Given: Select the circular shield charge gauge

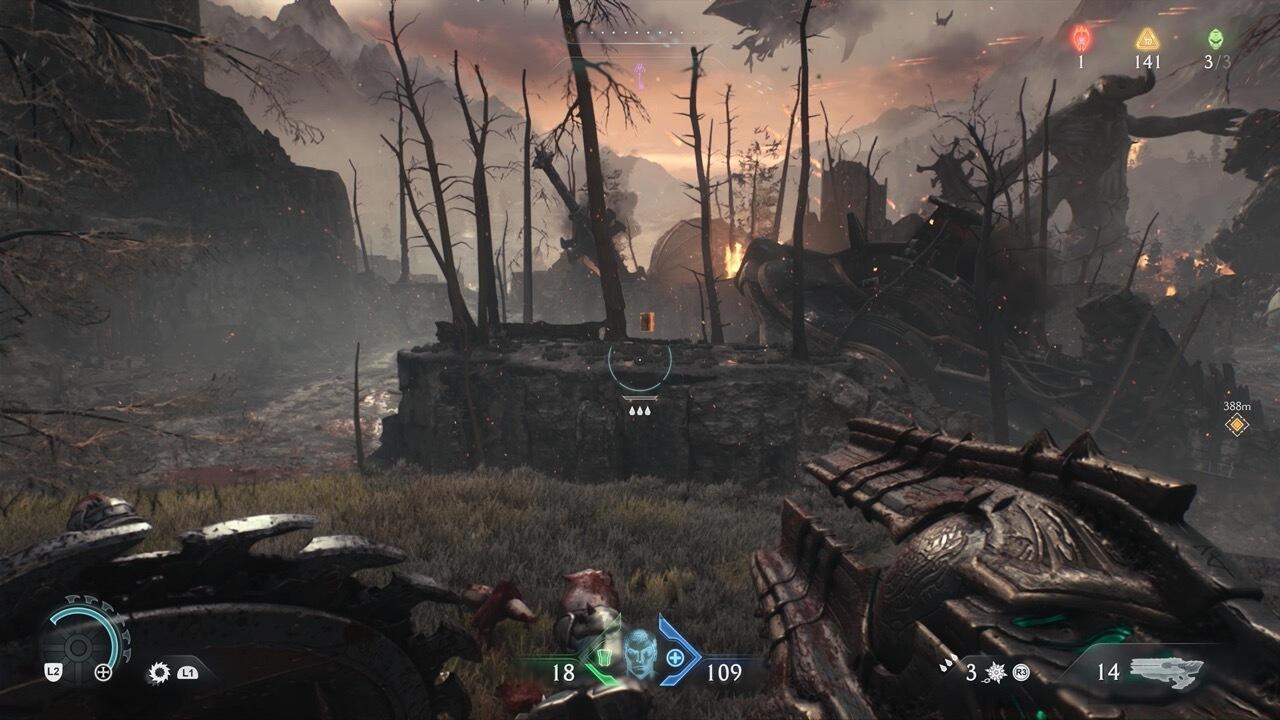Looking at the screenshot, I should [x=84, y=639].
